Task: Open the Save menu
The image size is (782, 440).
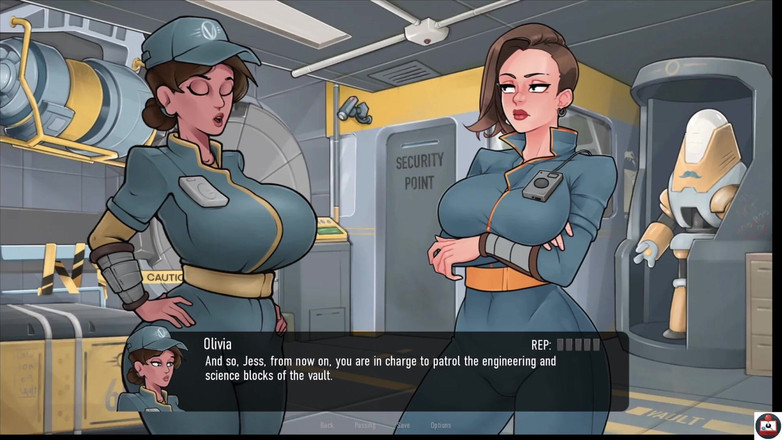Action: pos(403,425)
